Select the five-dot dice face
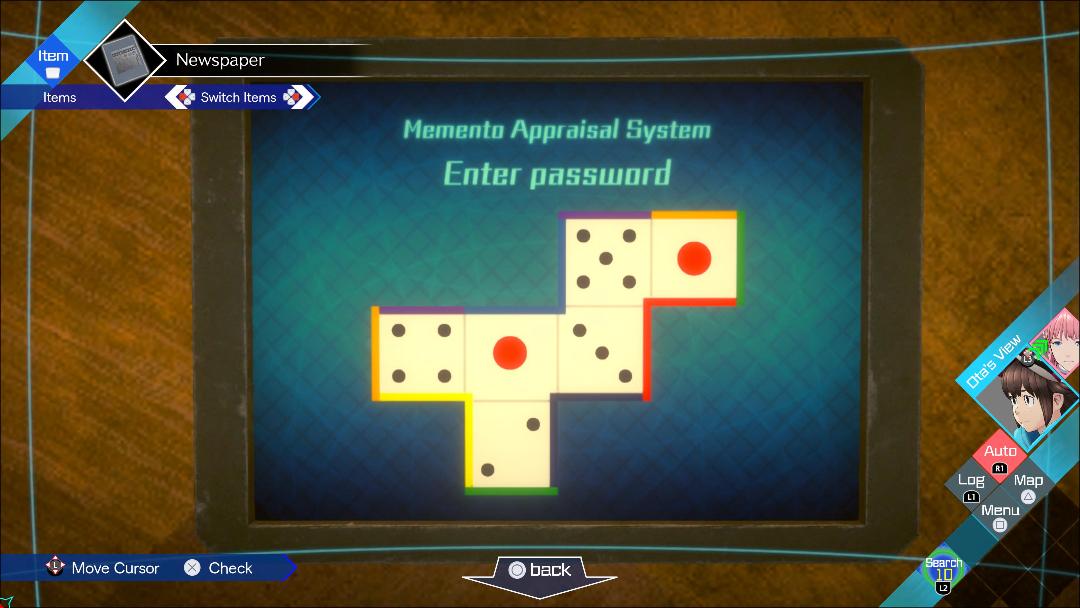The image size is (1080, 608). 605,259
